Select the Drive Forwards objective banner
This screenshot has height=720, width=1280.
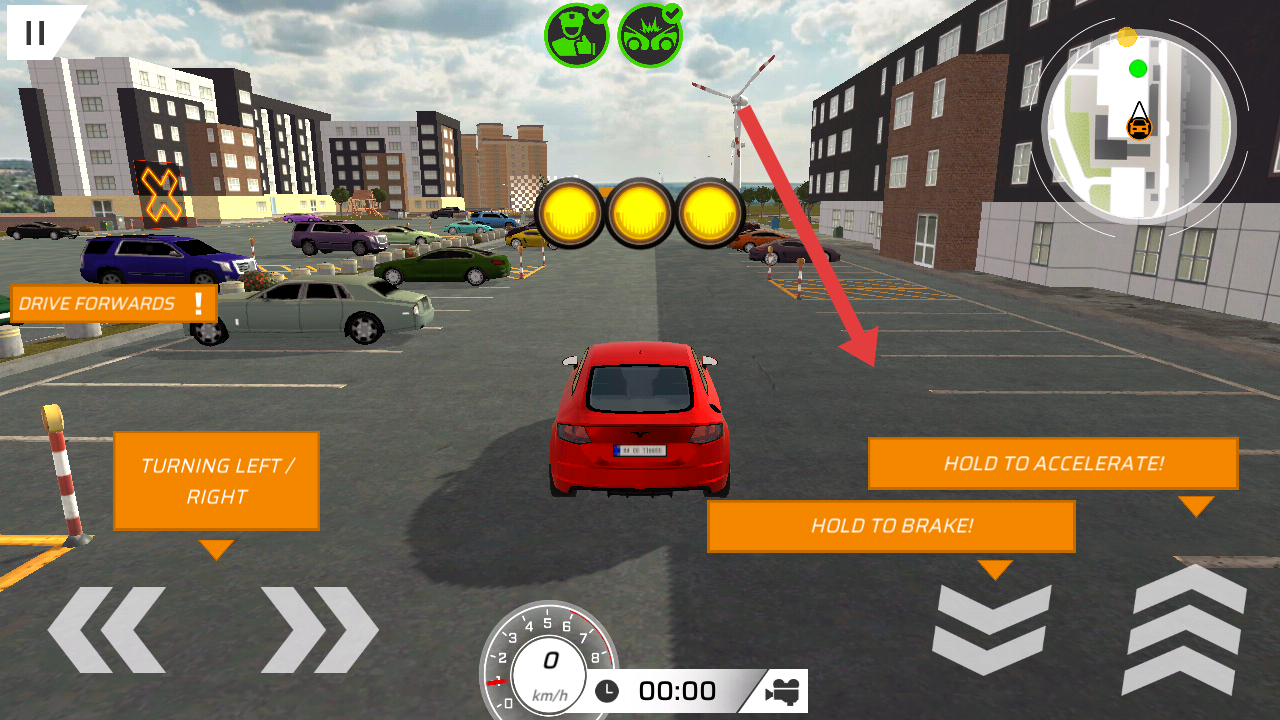[x=113, y=304]
